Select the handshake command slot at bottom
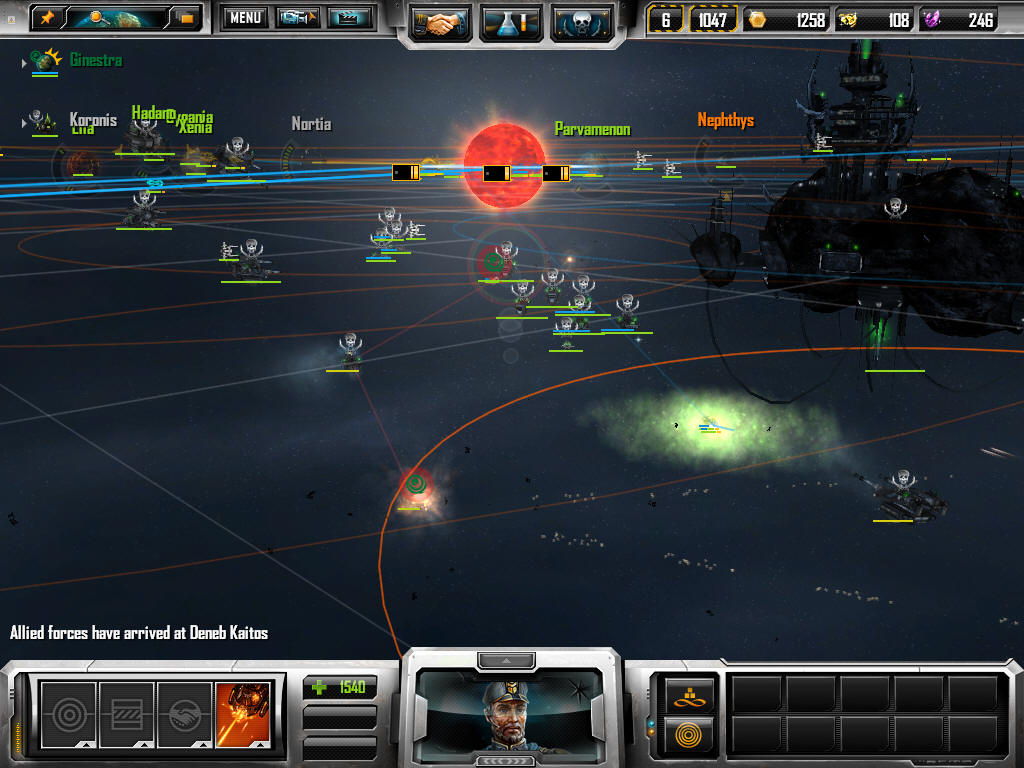 pyautogui.click(x=185, y=711)
